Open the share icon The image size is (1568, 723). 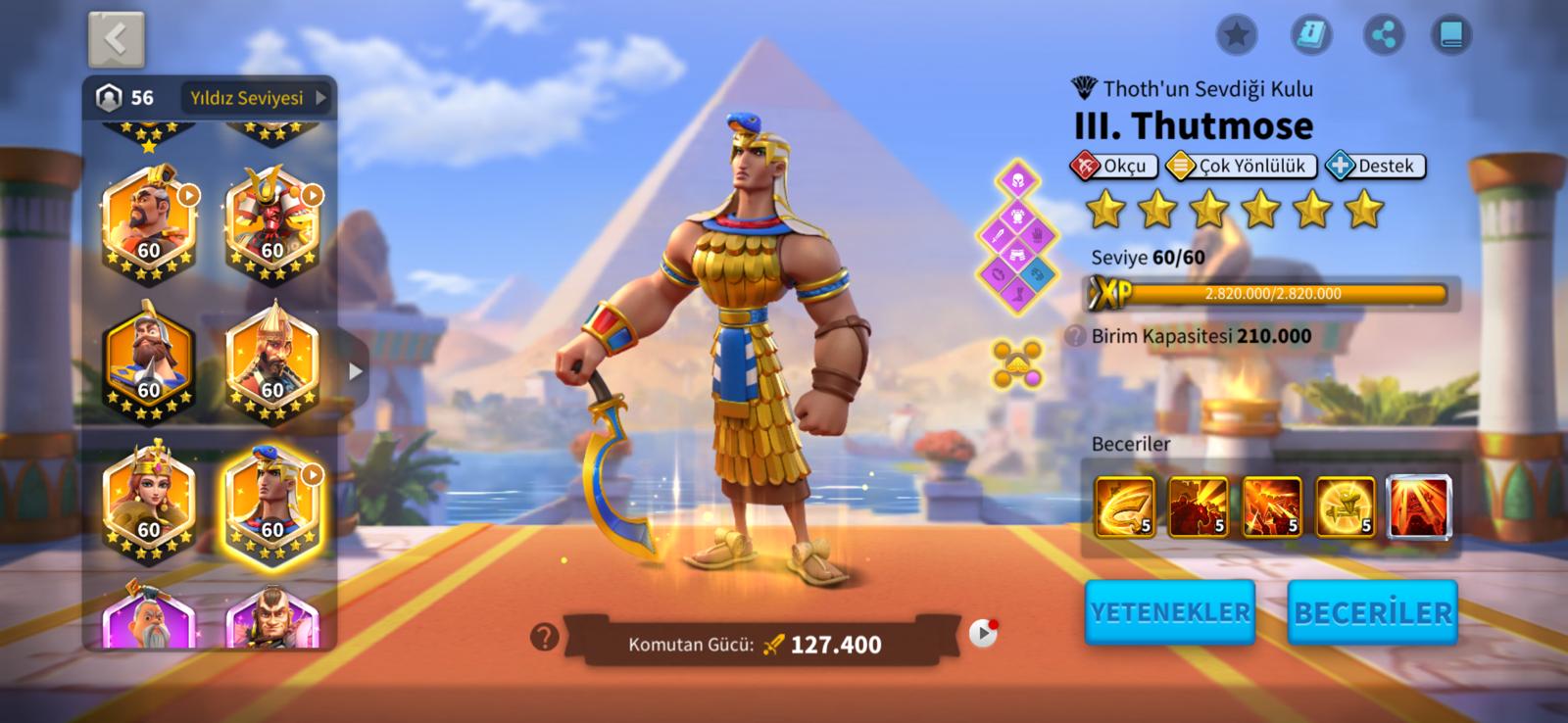(1383, 36)
